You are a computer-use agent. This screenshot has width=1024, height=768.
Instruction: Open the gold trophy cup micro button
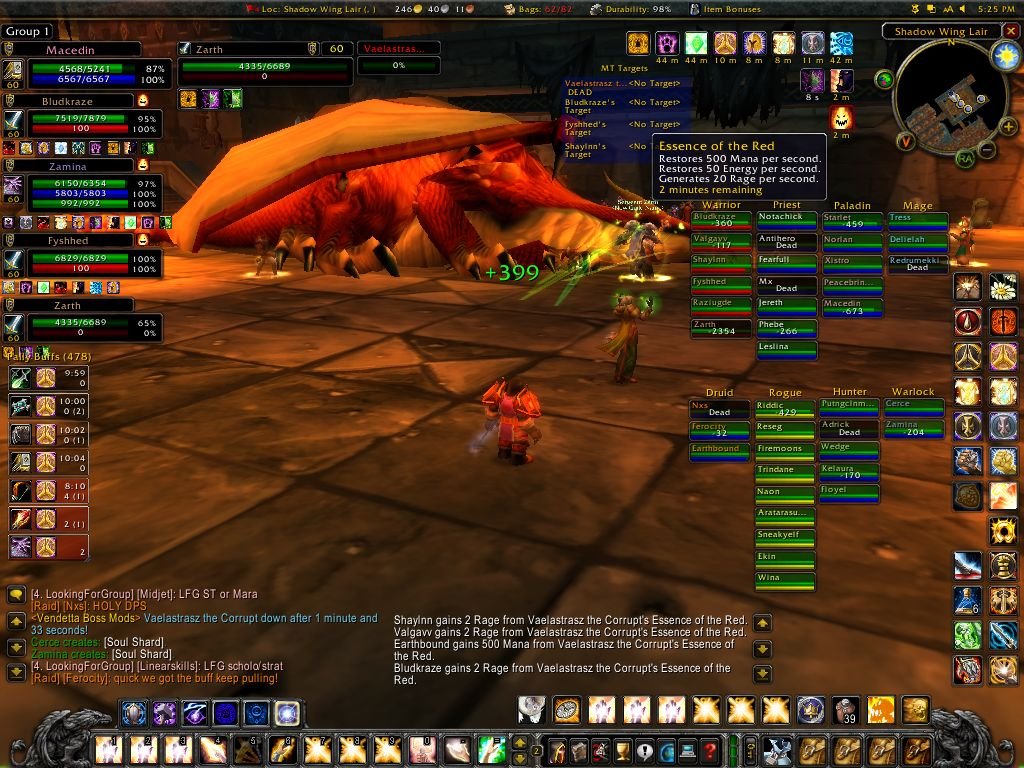click(622, 750)
